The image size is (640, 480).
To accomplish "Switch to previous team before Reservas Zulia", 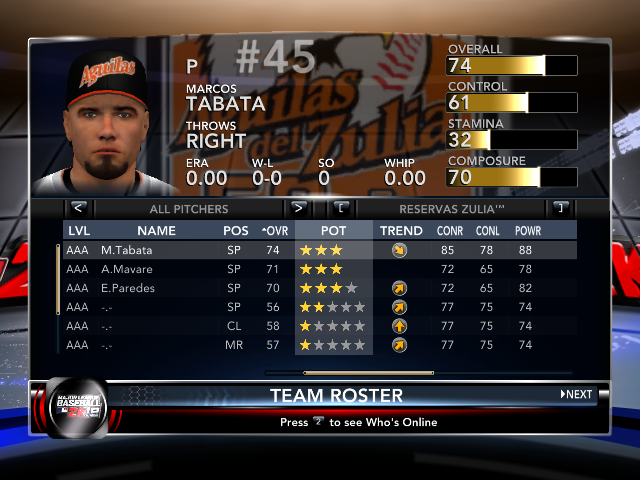I will (341, 209).
